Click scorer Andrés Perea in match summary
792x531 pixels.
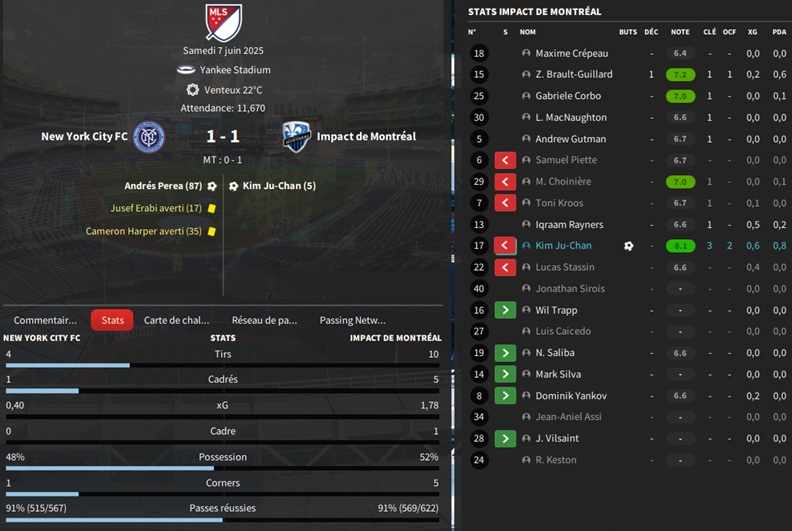tap(163, 186)
